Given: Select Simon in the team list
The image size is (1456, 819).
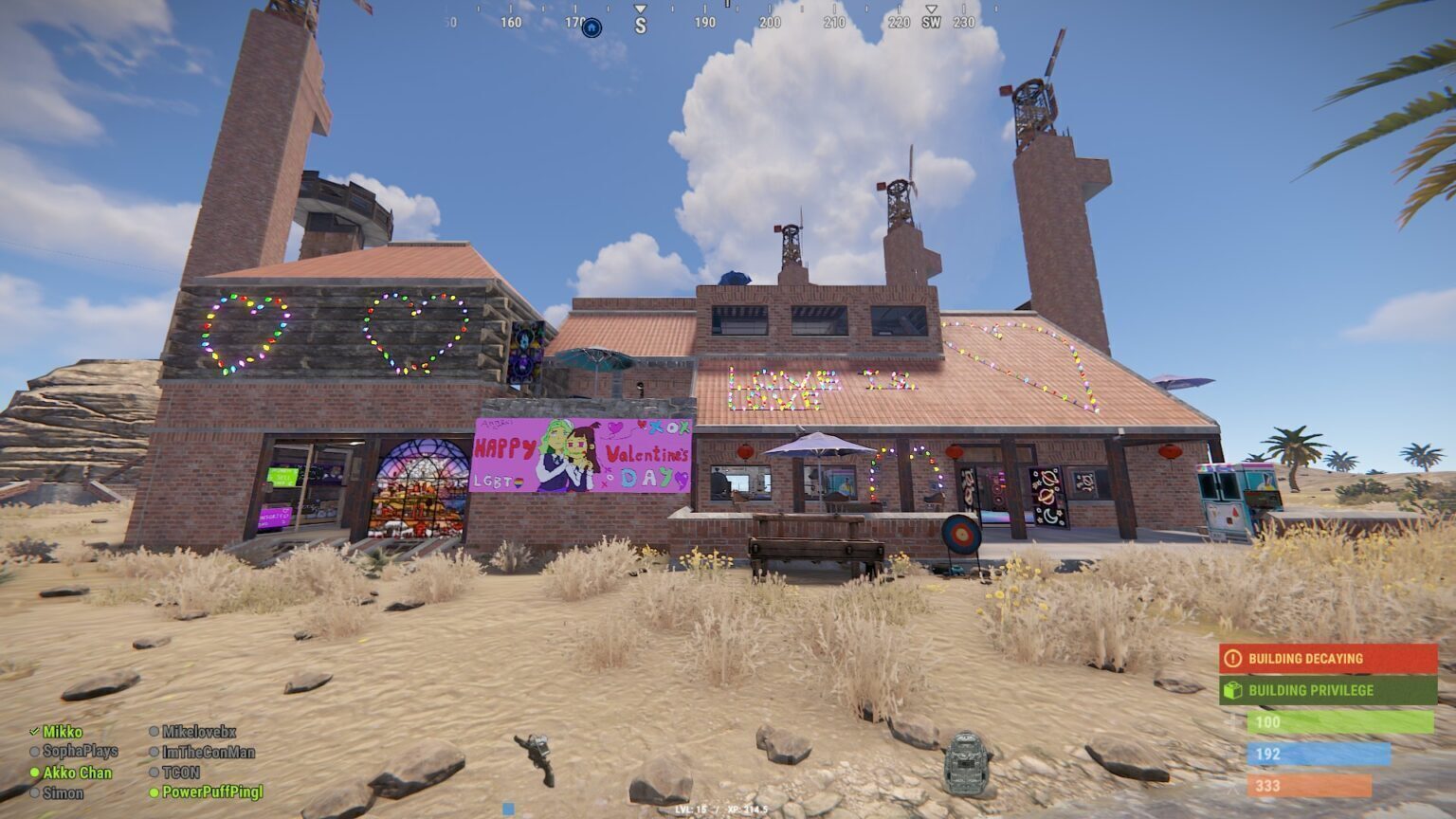Looking at the screenshot, I should (63, 792).
